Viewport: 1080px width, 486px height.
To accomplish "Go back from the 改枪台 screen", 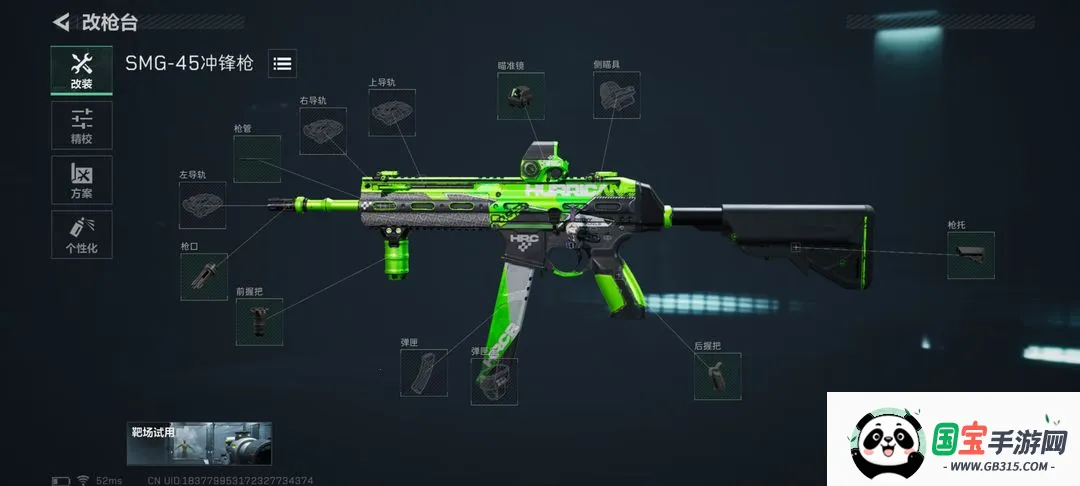I will (62, 21).
